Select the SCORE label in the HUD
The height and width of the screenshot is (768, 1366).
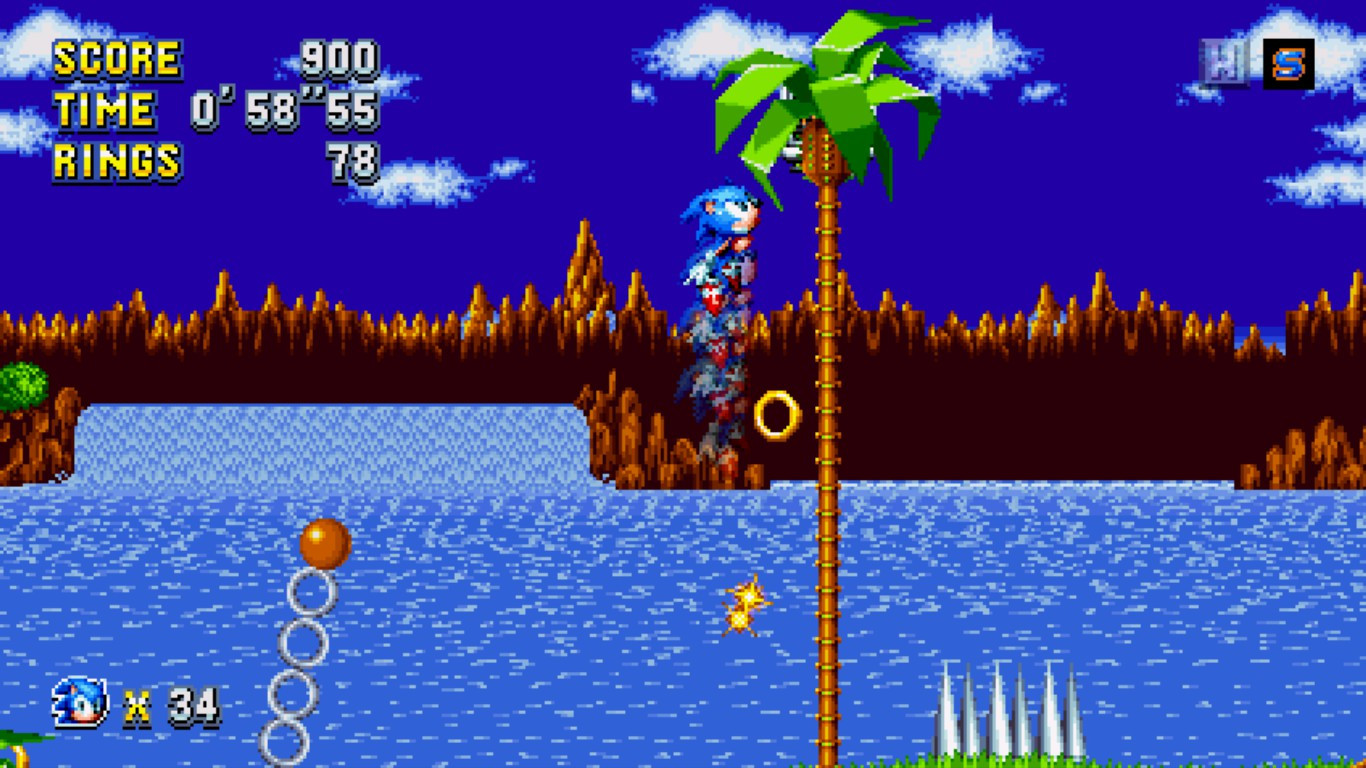[116, 57]
